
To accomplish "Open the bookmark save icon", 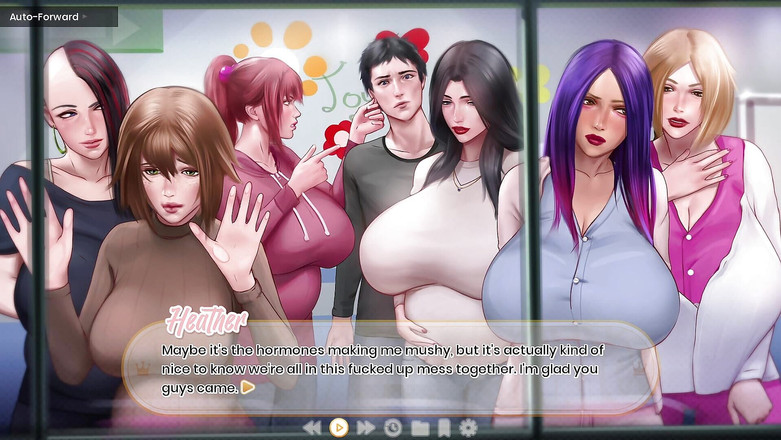I will click(444, 428).
